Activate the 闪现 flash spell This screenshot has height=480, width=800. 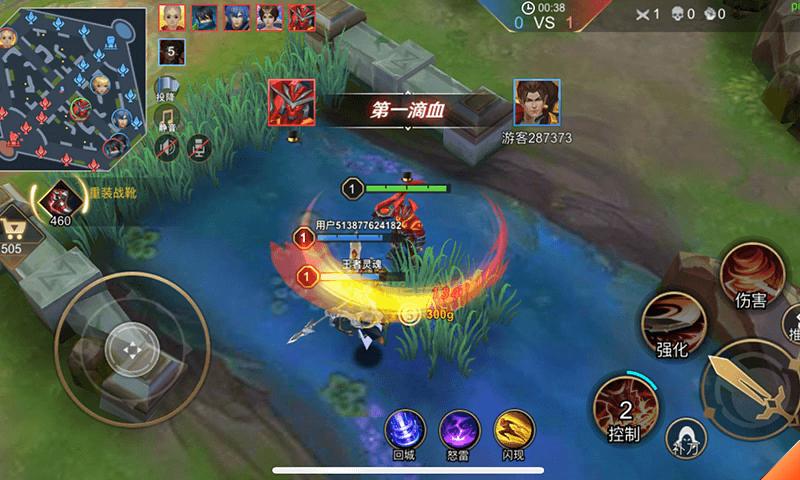[513, 430]
